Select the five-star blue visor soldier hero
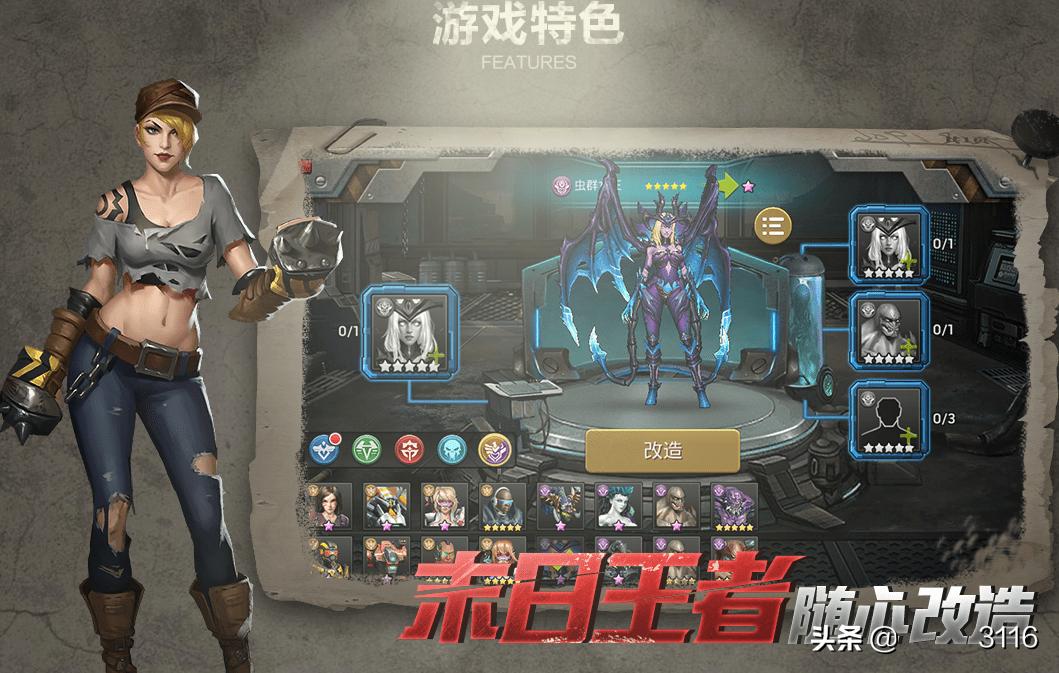The image size is (1059, 673). click(502, 506)
